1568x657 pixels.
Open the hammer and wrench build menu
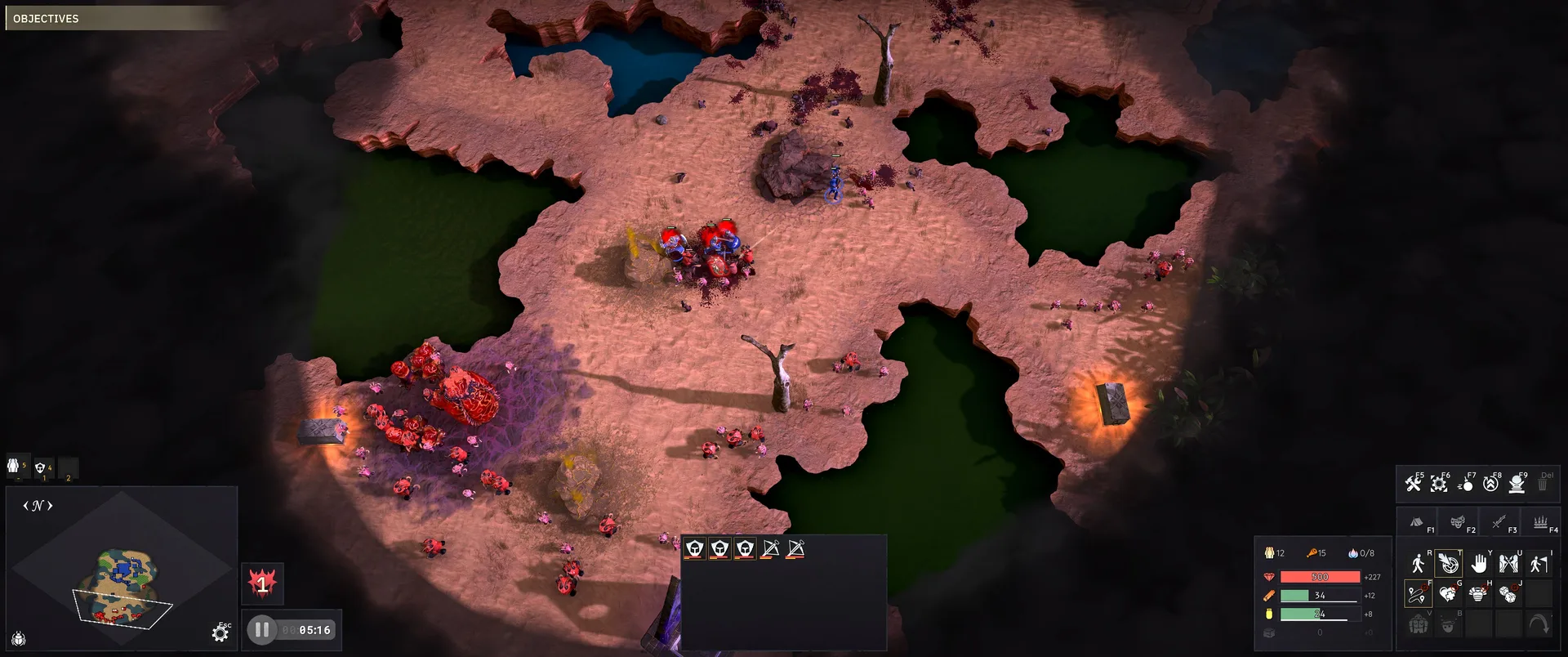[x=1414, y=483]
